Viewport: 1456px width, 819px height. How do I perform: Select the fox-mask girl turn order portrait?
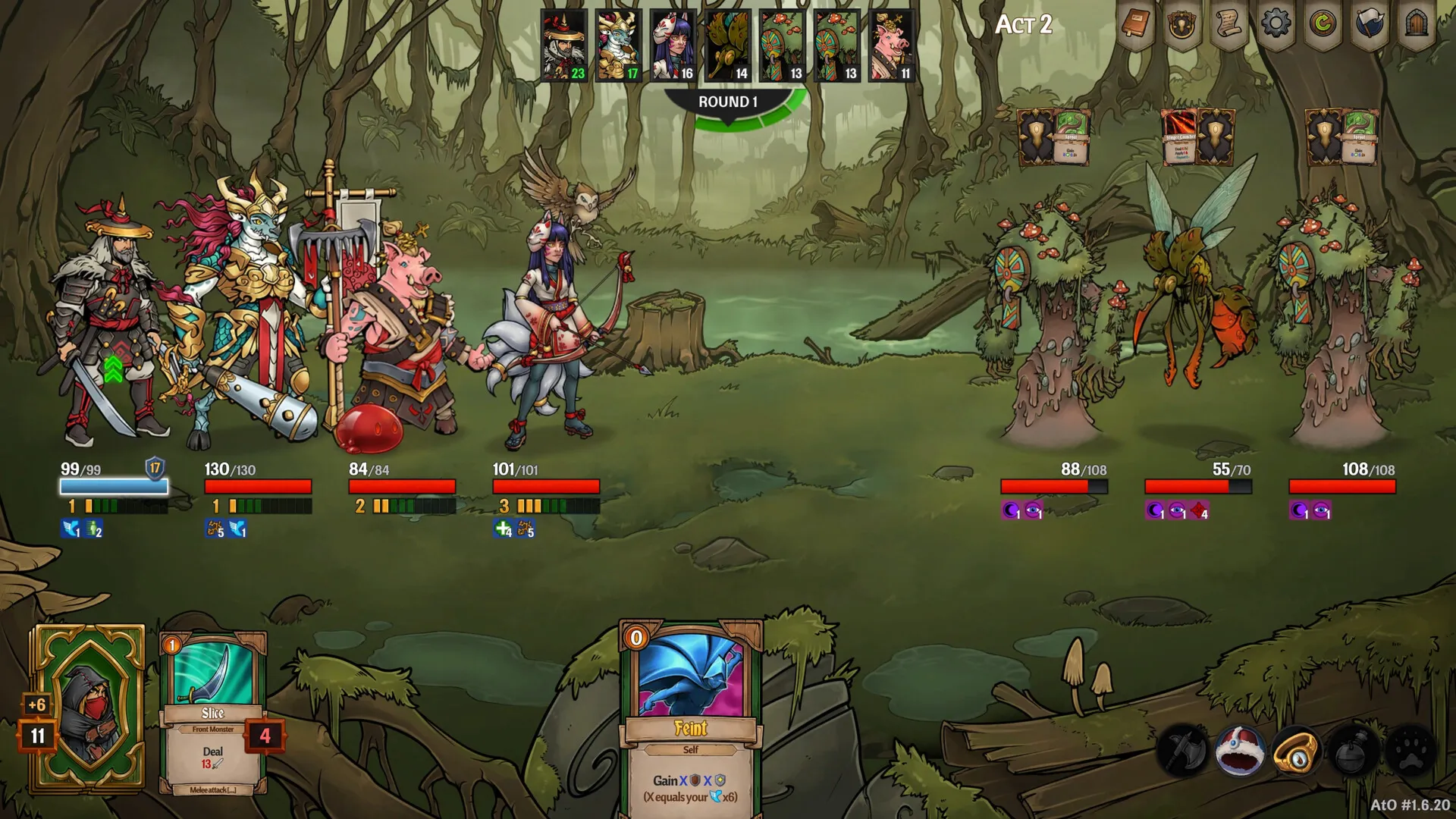coord(673,45)
